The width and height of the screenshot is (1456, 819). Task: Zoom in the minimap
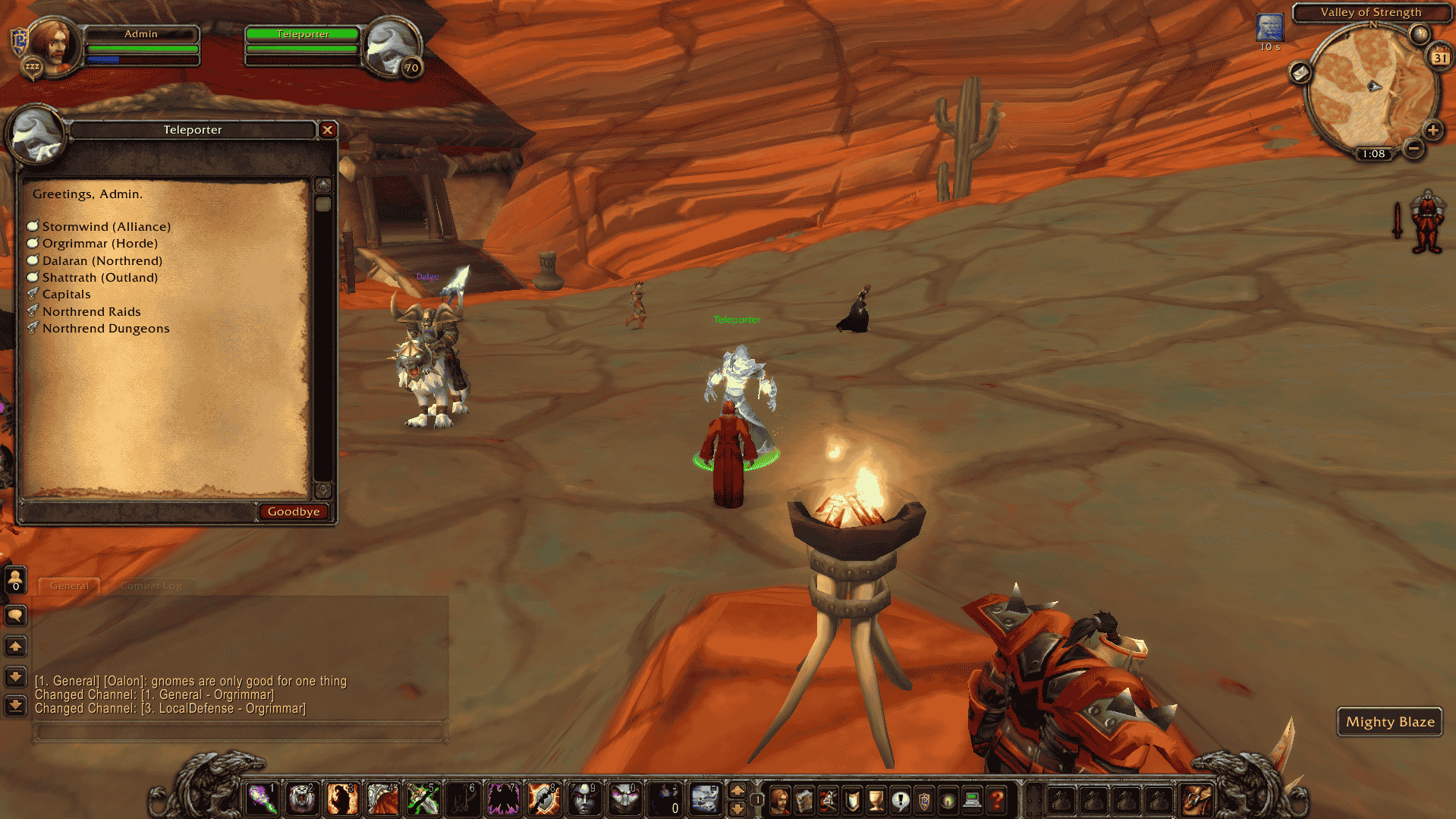pos(1432,130)
